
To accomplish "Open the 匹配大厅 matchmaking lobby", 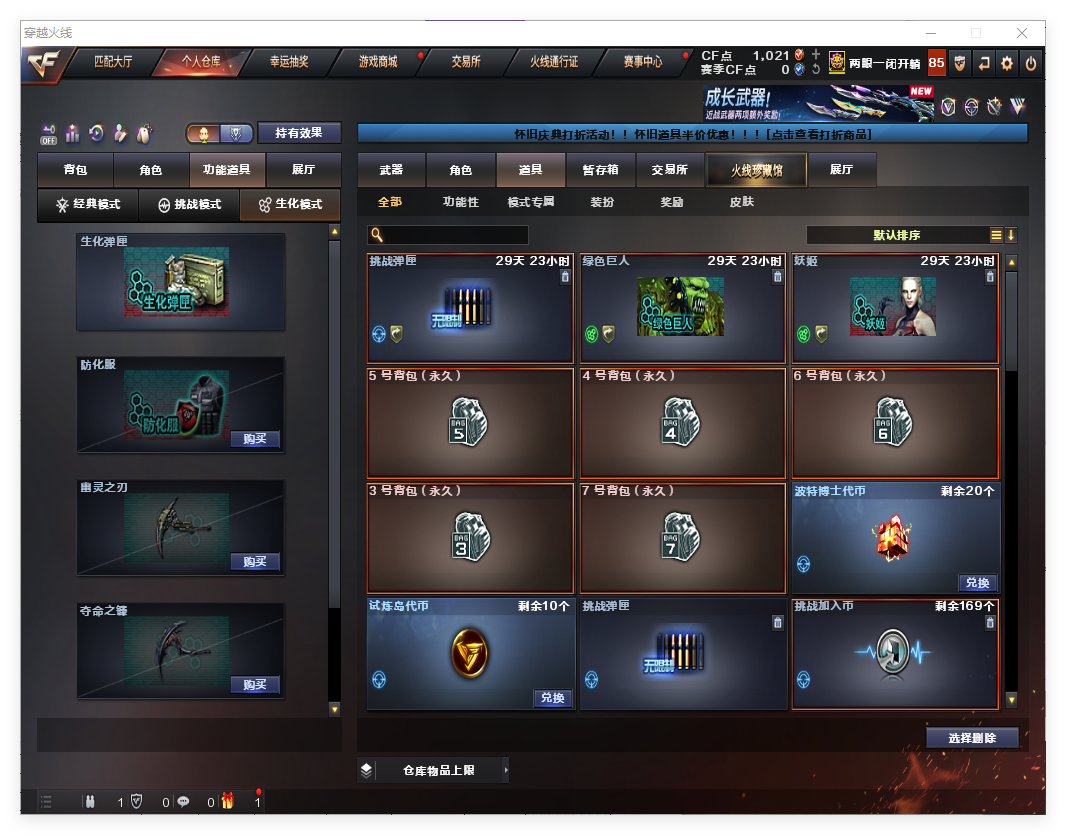I will click(113, 62).
